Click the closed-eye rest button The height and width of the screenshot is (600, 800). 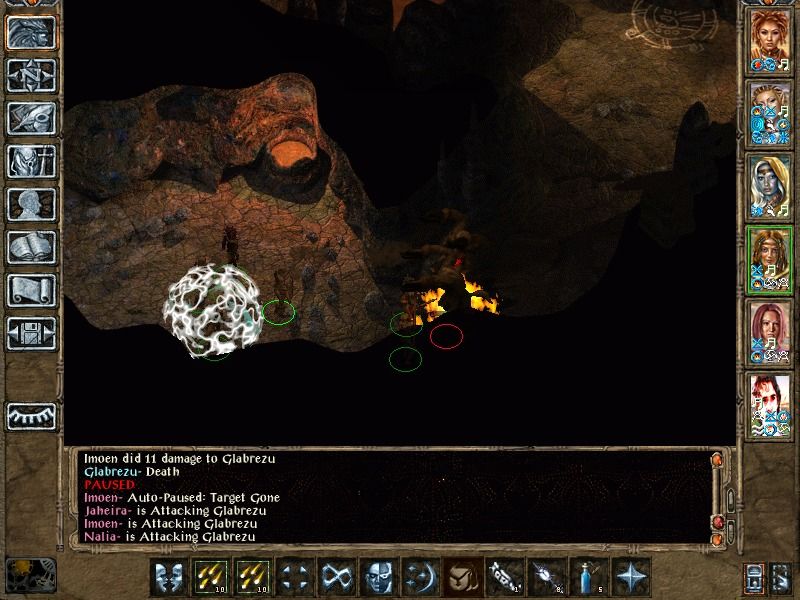tap(29, 415)
